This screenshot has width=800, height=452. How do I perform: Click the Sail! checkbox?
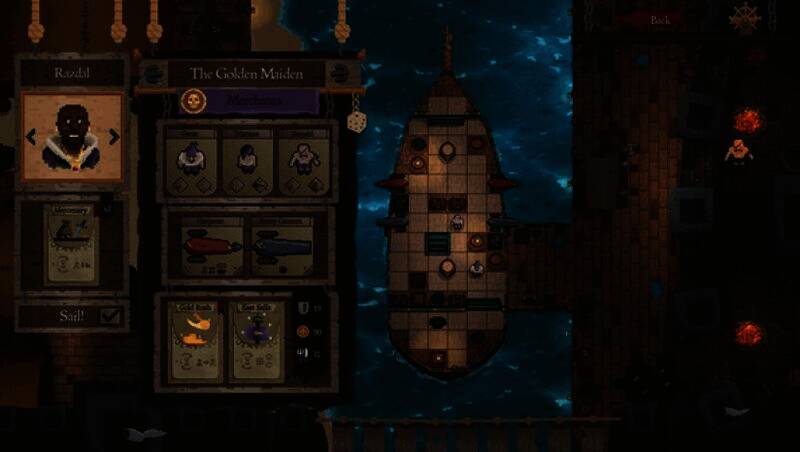[x=110, y=316]
